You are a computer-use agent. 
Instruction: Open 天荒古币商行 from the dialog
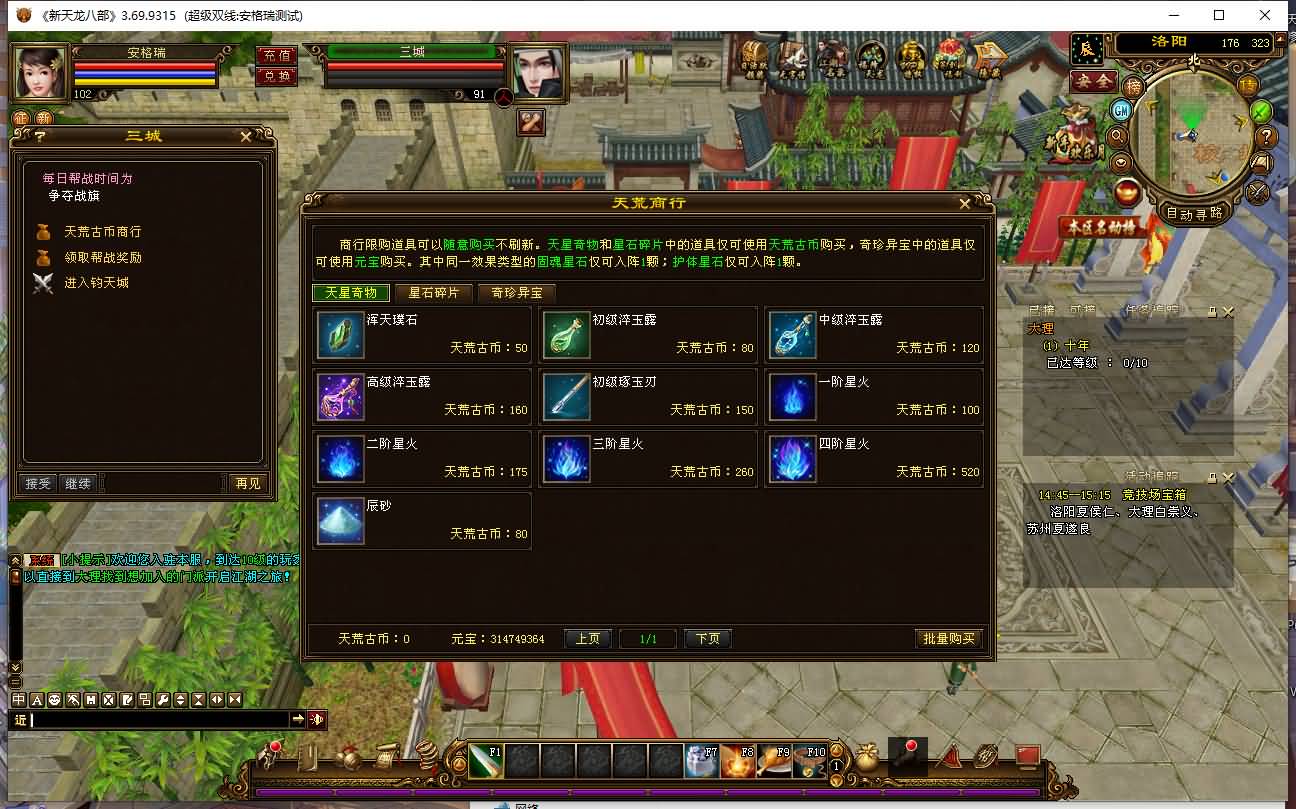coord(102,231)
